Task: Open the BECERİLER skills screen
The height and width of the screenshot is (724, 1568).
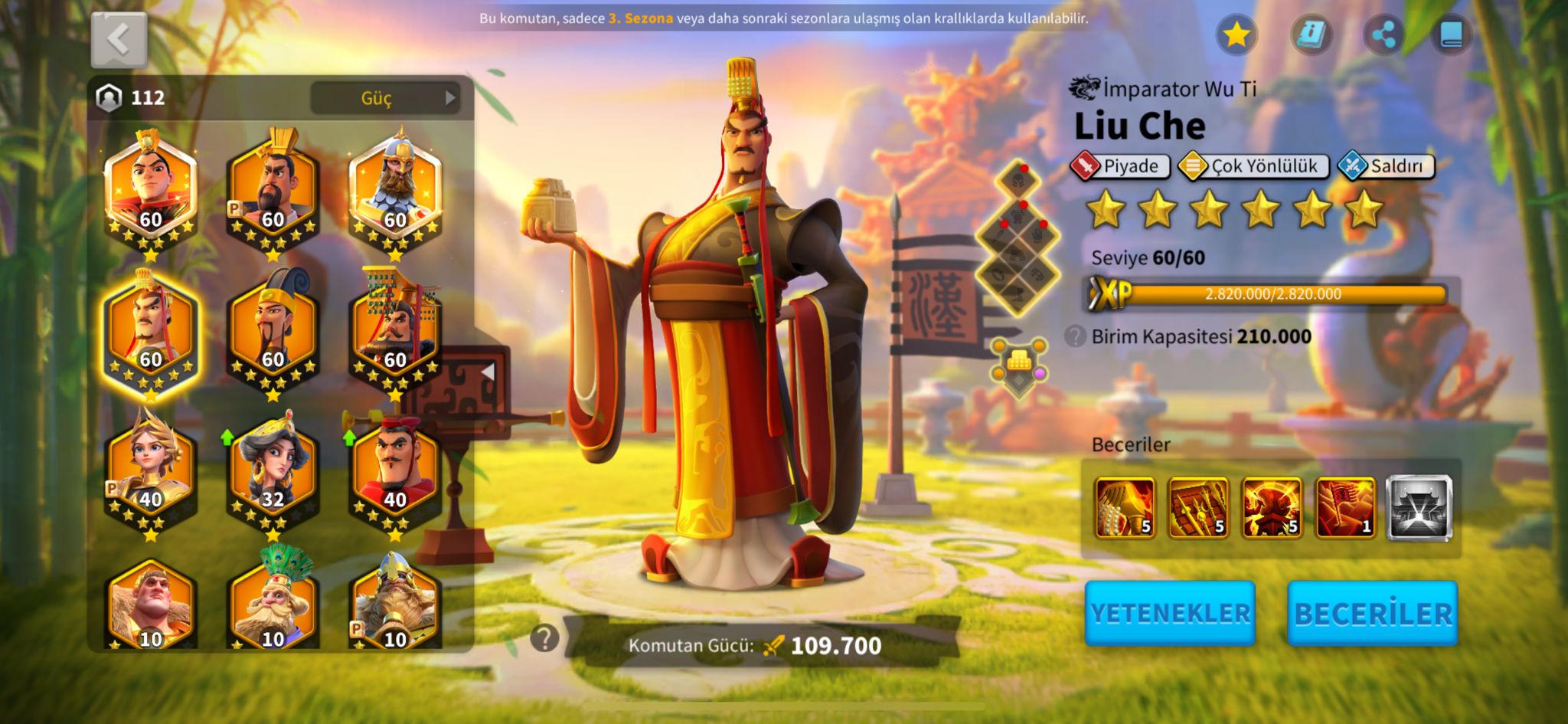Action: click(1373, 613)
